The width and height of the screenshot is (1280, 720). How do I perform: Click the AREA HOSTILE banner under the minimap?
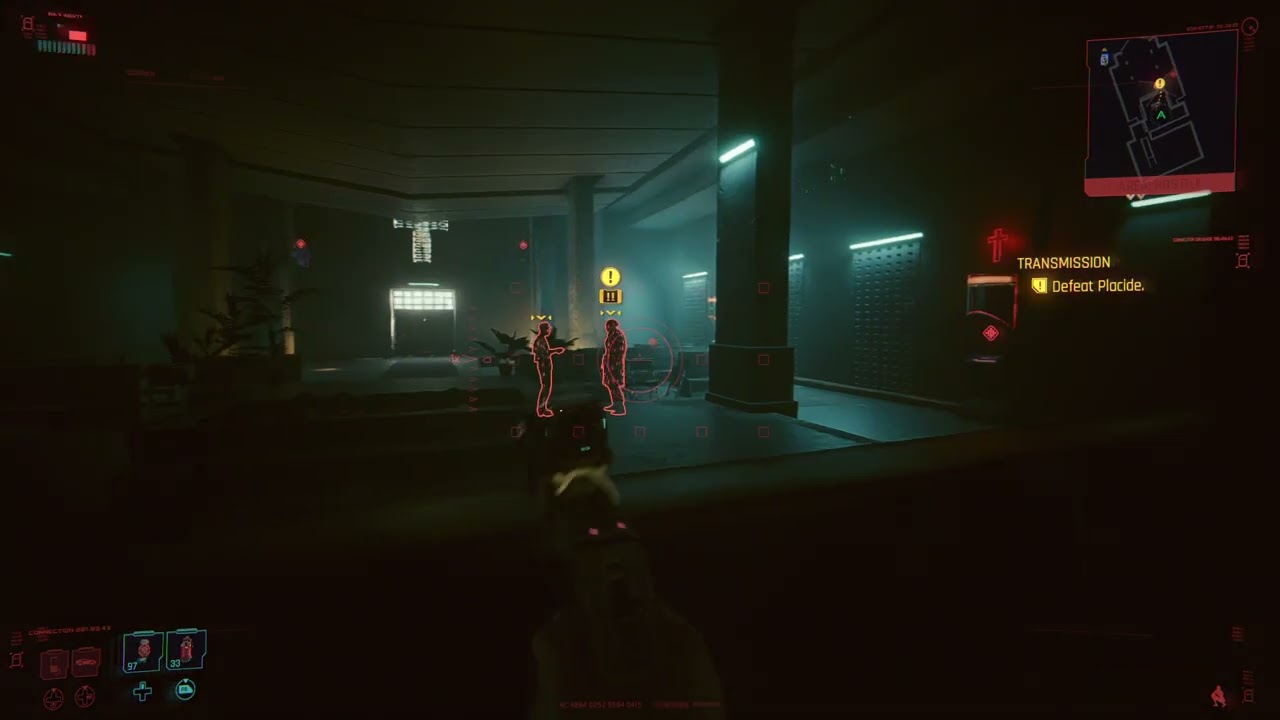click(x=1160, y=185)
